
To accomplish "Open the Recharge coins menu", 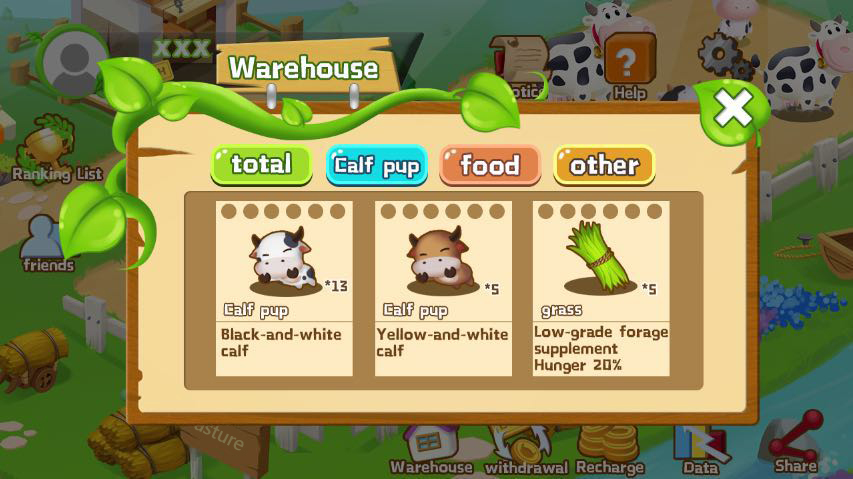I will pos(610,449).
